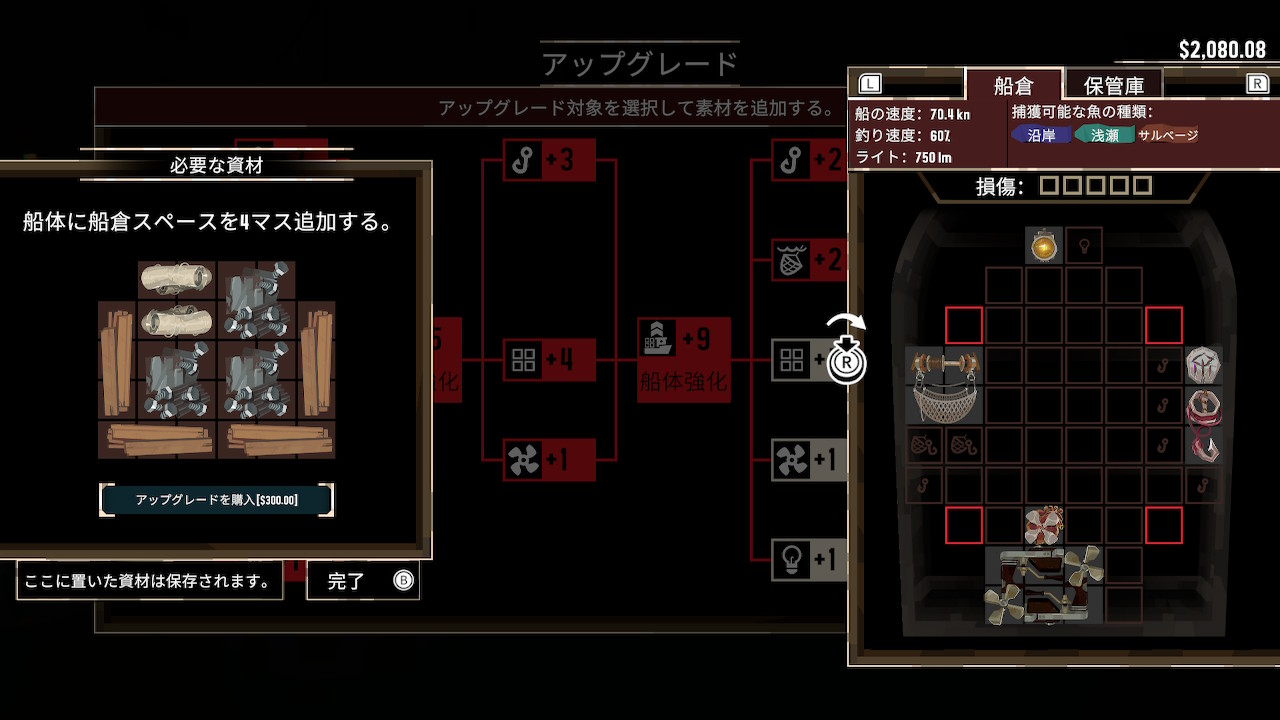
Task: Click the stone rune tablet item
Action: [1203, 365]
